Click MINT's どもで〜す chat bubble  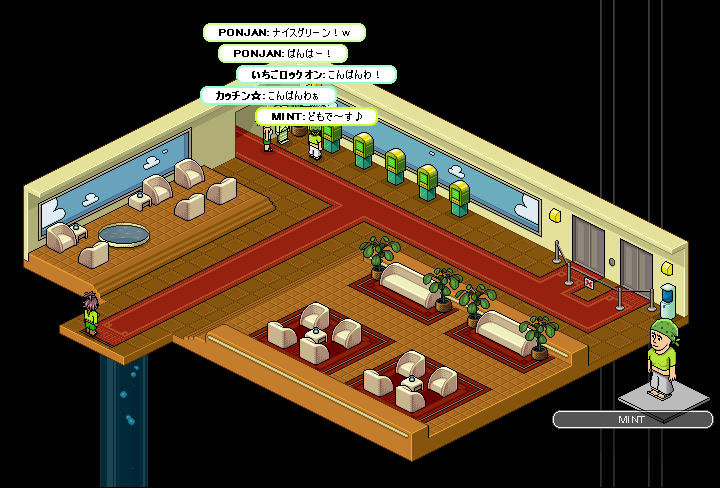click(316, 116)
